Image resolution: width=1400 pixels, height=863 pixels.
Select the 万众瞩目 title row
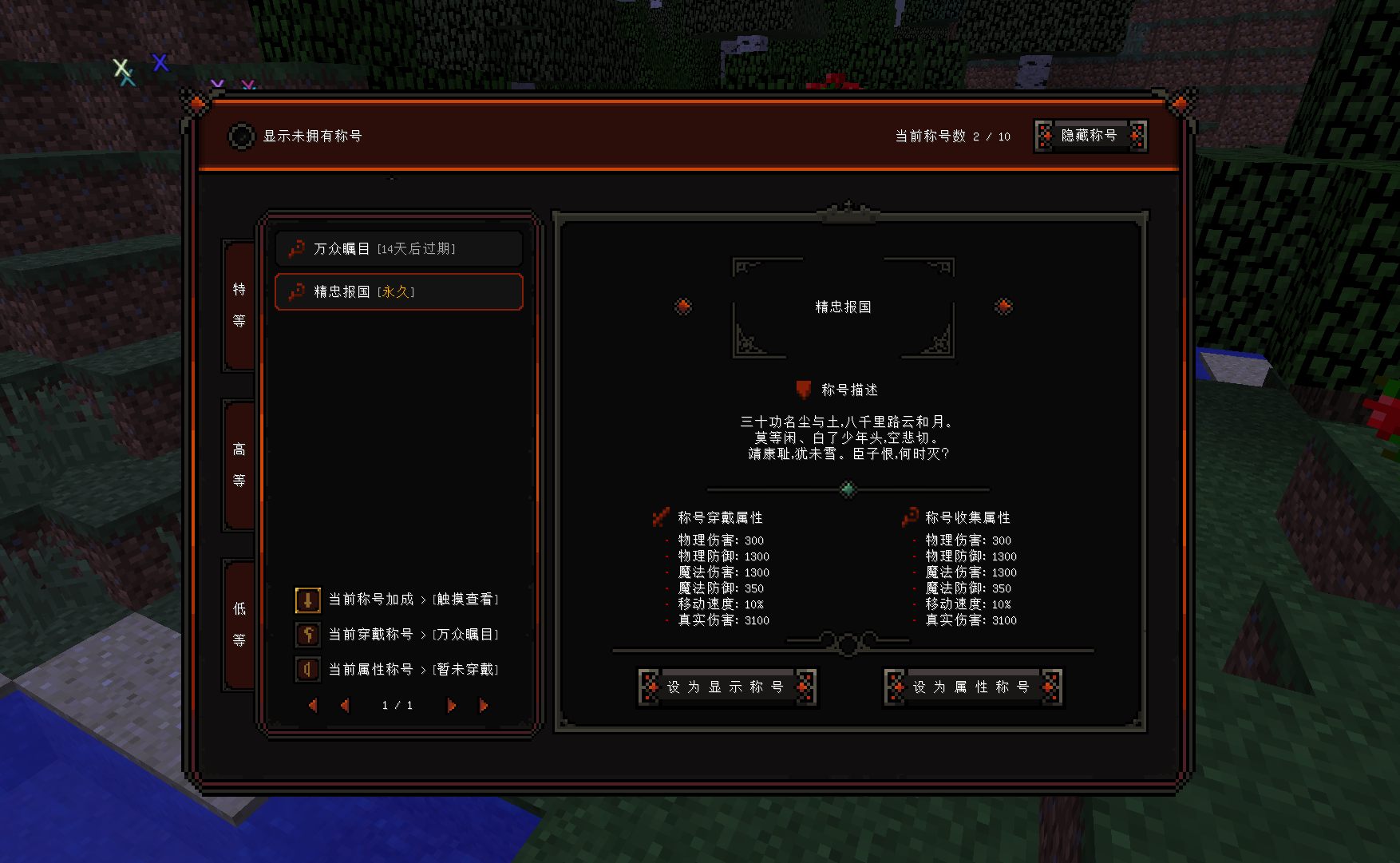tap(399, 249)
